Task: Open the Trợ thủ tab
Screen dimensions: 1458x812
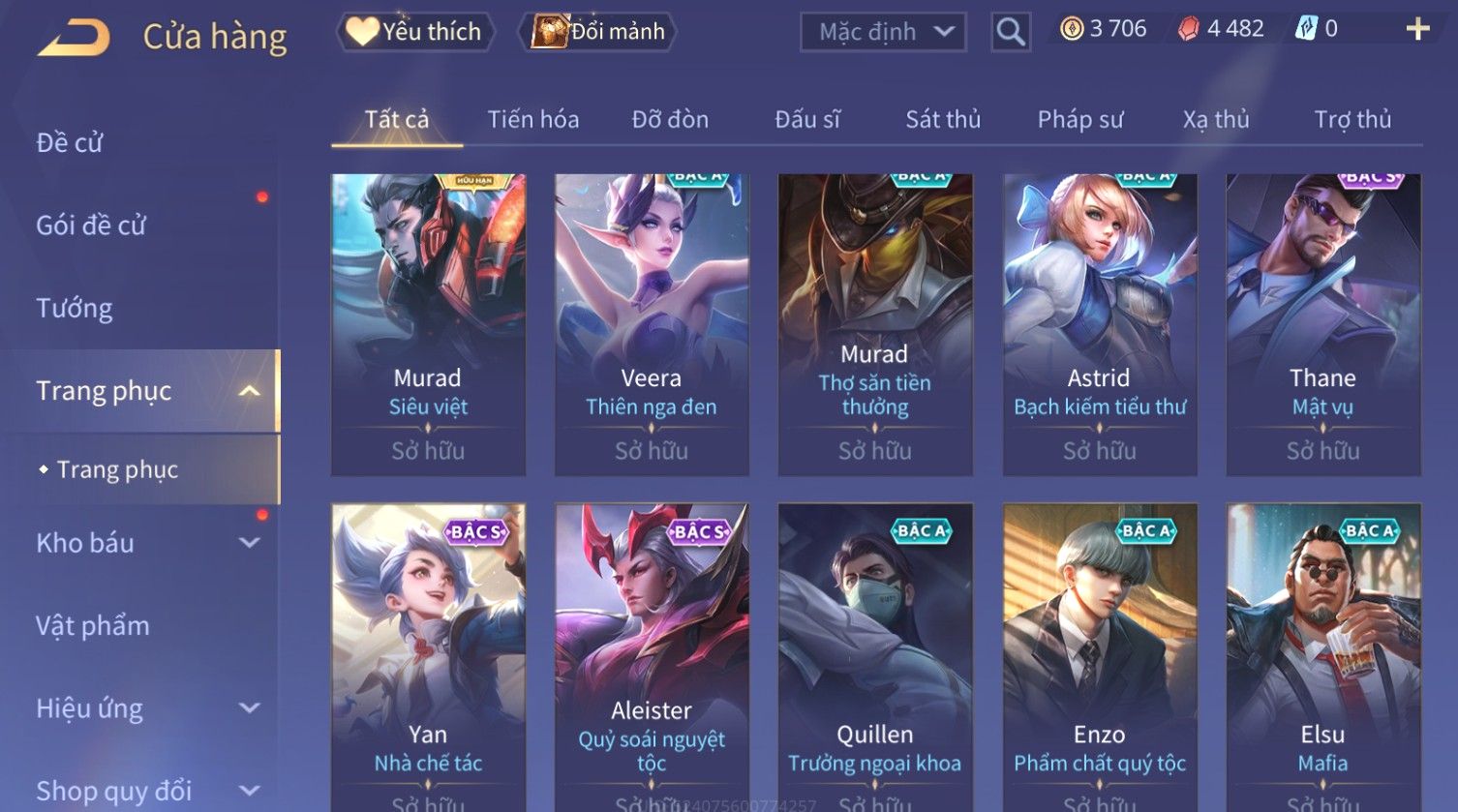Action: 1352,119
